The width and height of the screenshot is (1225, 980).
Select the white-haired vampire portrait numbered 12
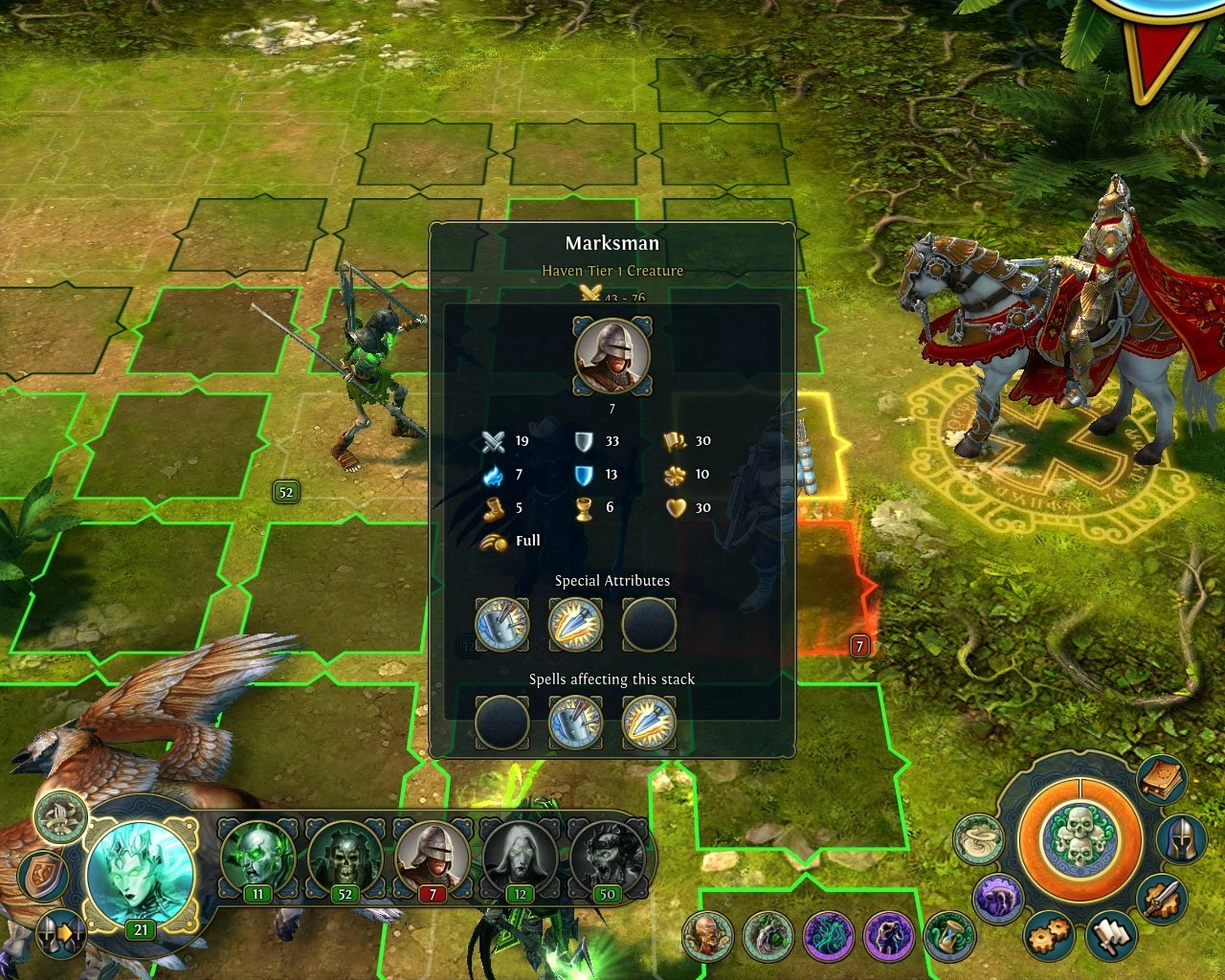pos(519,856)
